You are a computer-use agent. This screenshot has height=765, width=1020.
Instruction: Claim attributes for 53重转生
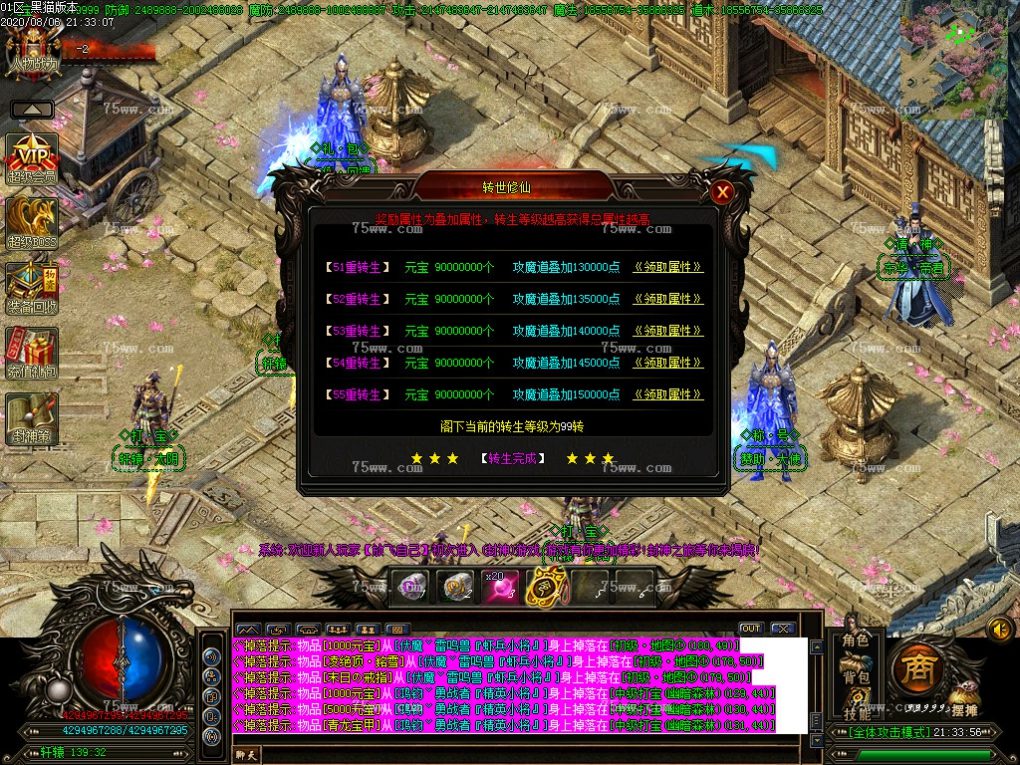[667, 331]
